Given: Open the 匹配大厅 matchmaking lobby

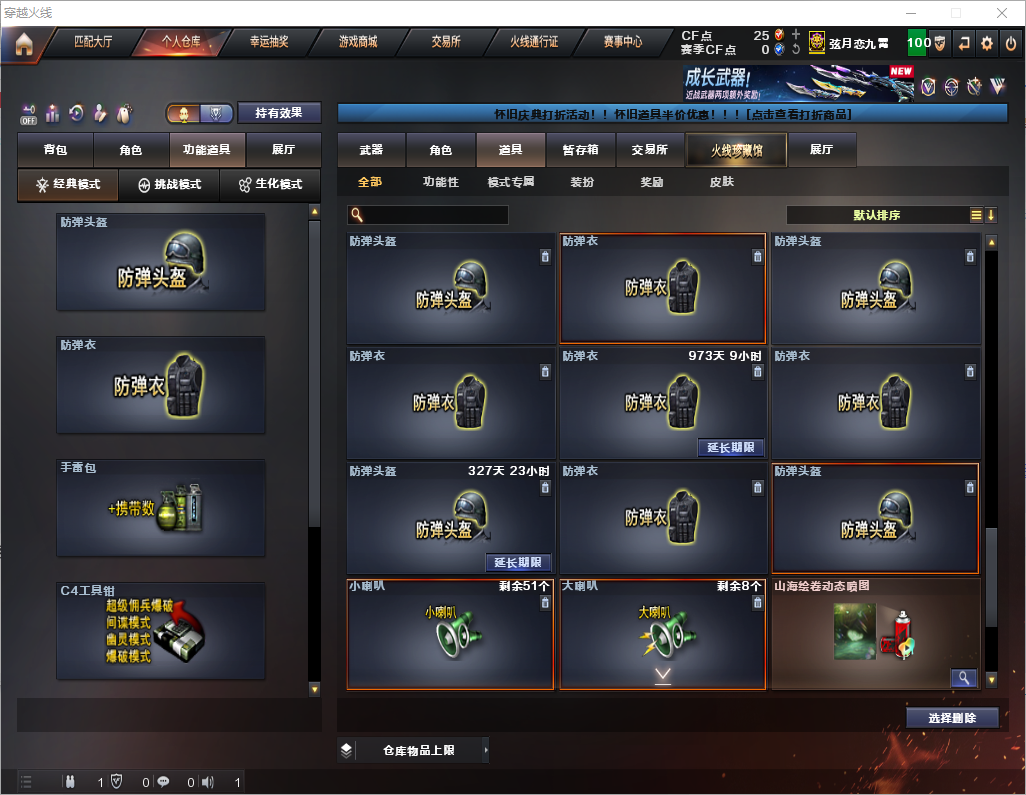Looking at the screenshot, I should (93, 42).
